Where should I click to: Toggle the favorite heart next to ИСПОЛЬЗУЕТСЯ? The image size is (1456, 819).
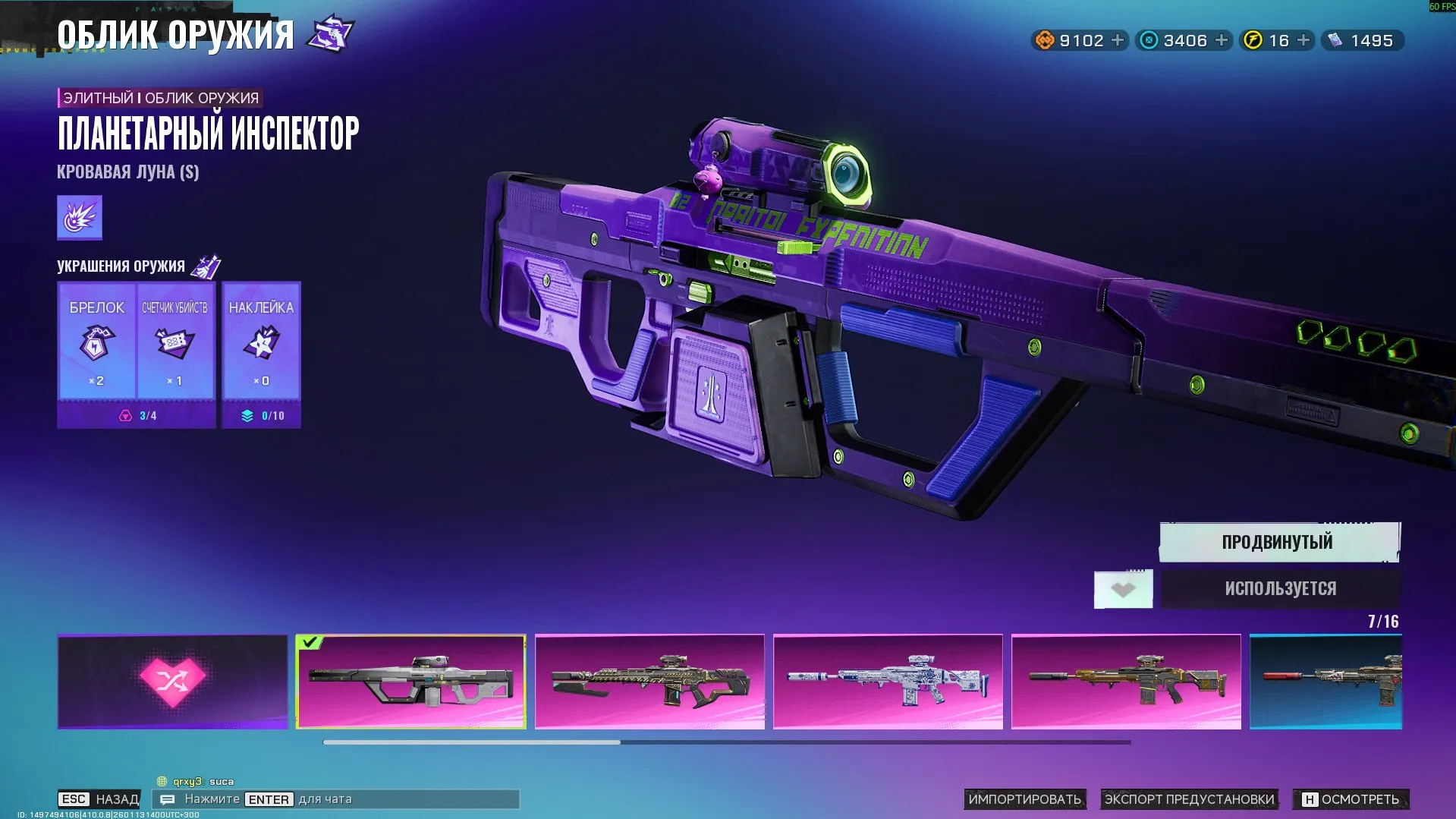click(1124, 588)
